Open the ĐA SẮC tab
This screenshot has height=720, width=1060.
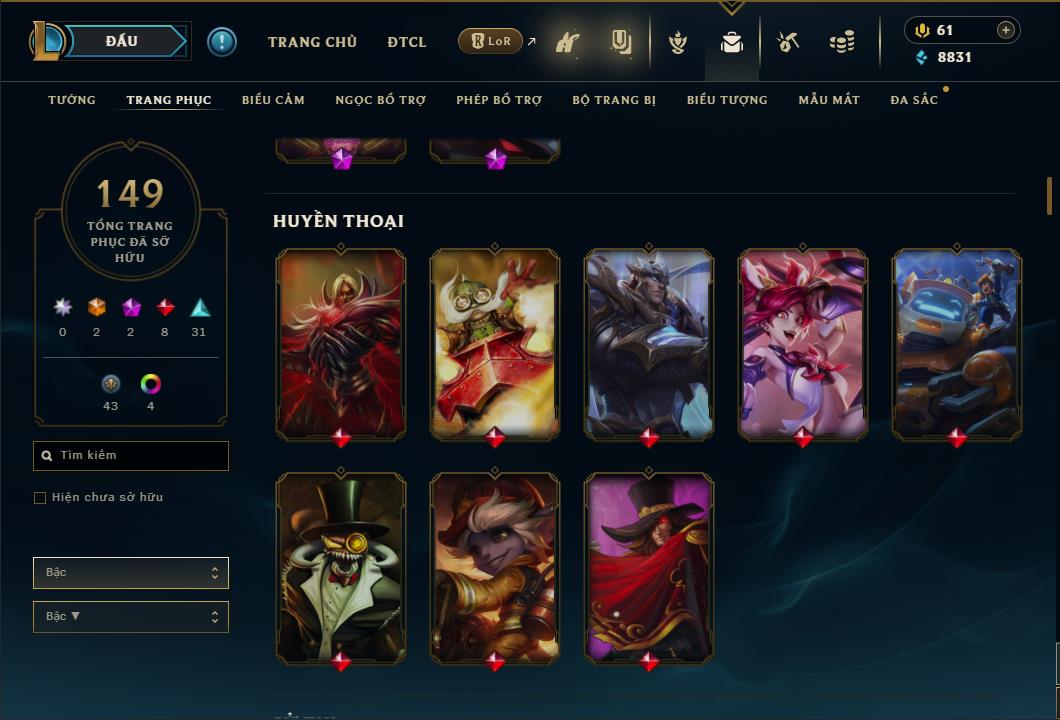tap(914, 100)
